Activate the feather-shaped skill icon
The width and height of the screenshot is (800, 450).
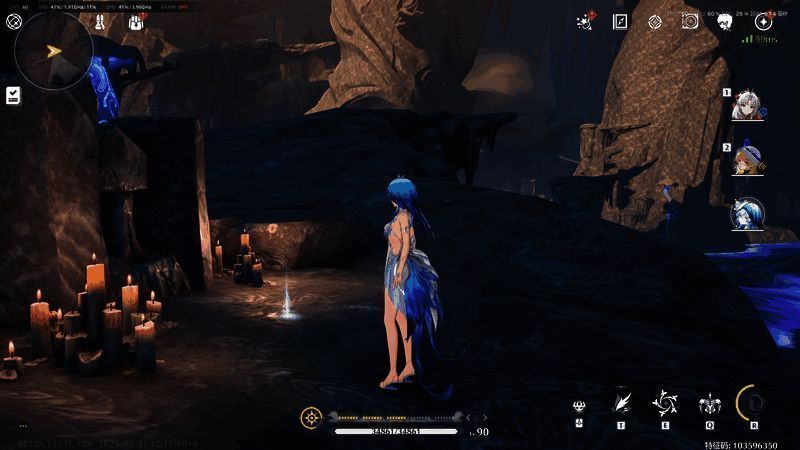coord(621,402)
